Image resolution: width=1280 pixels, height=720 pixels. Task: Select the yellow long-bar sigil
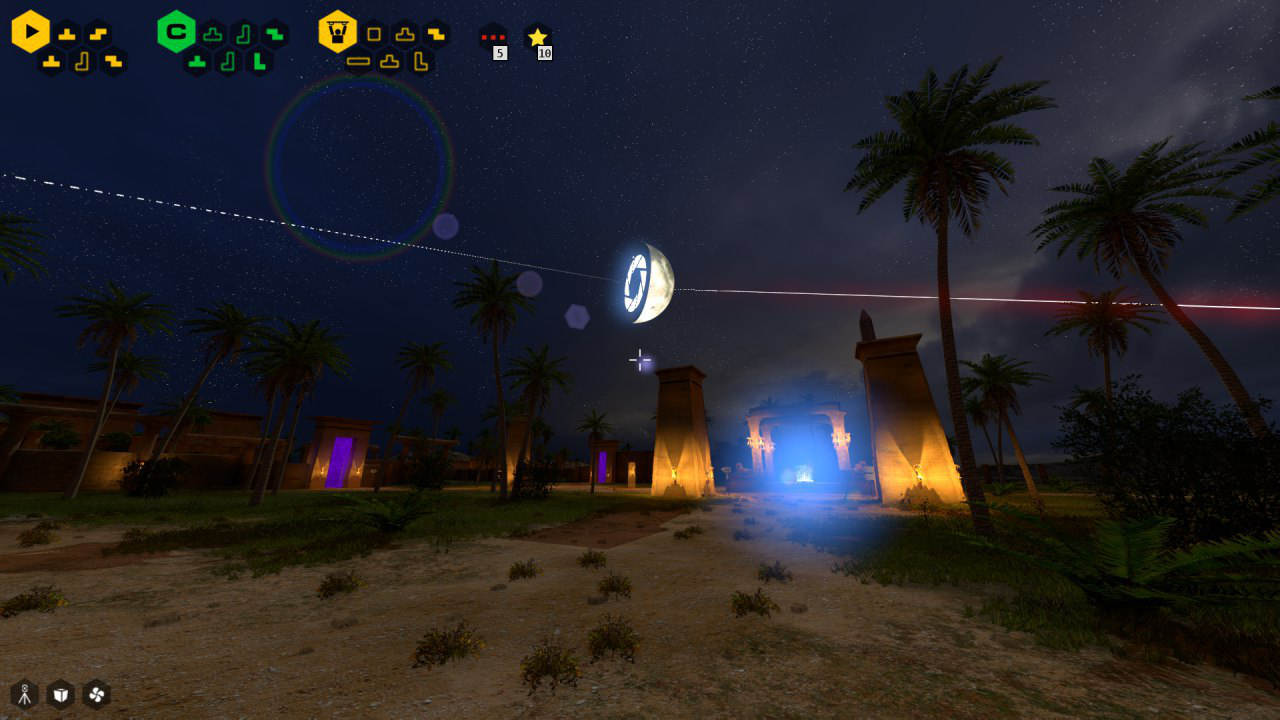click(x=359, y=61)
